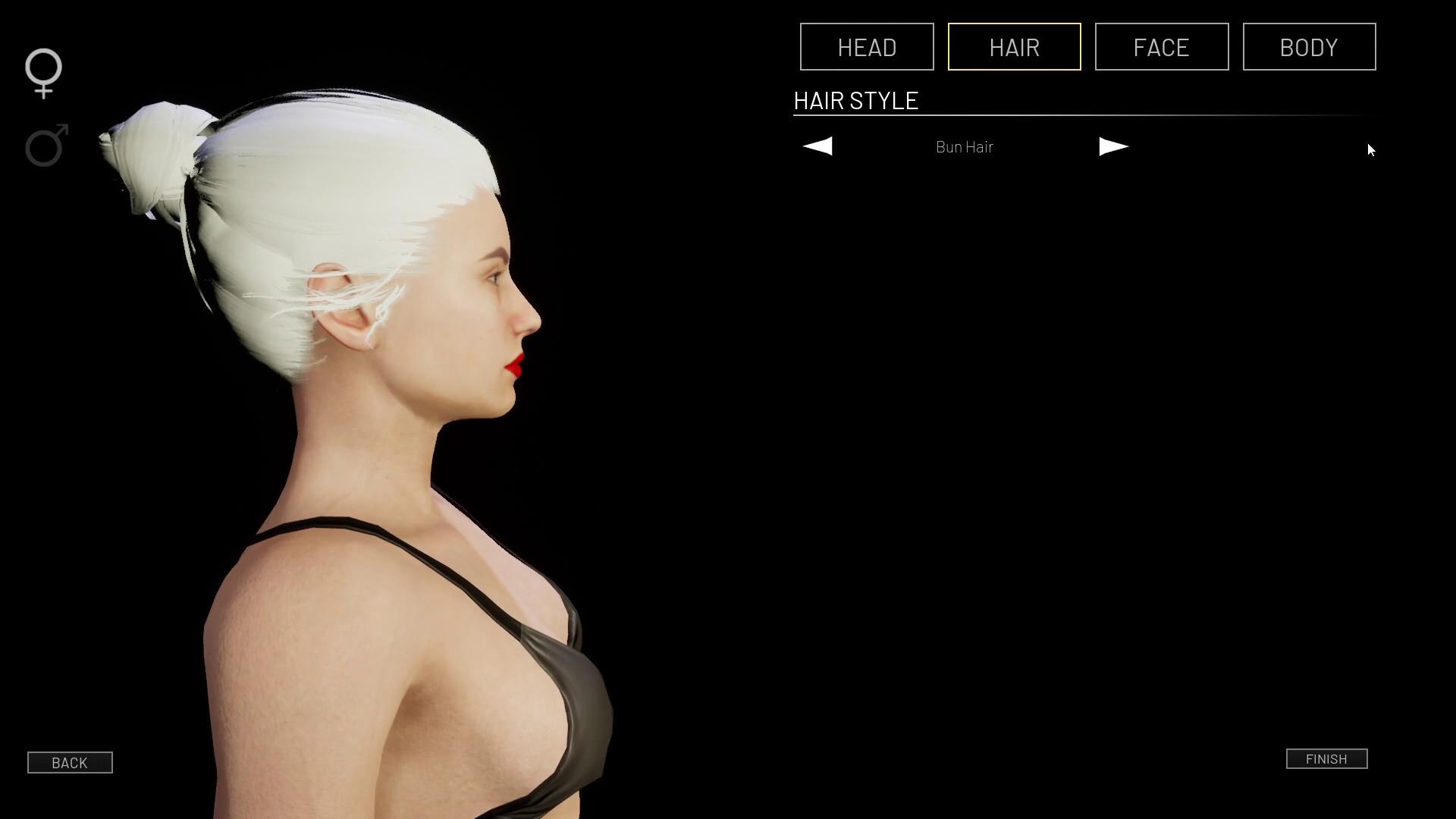Switch to the male gender symbol
Viewport: 1456px width, 819px height.
pos(46,145)
